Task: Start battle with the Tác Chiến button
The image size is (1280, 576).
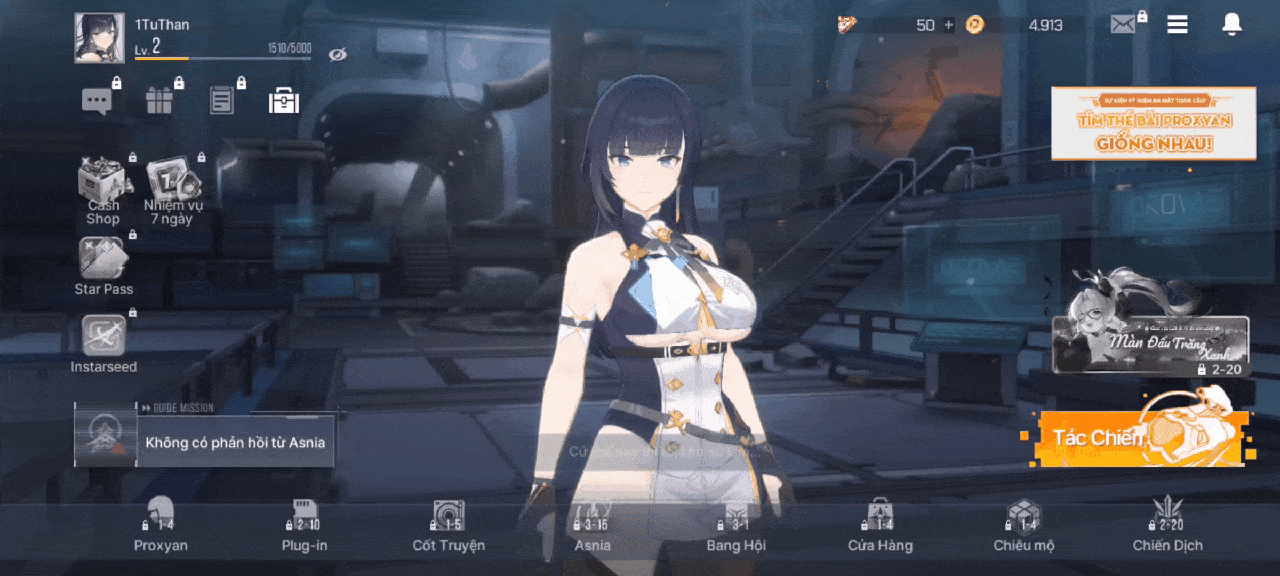Action: point(1135,438)
